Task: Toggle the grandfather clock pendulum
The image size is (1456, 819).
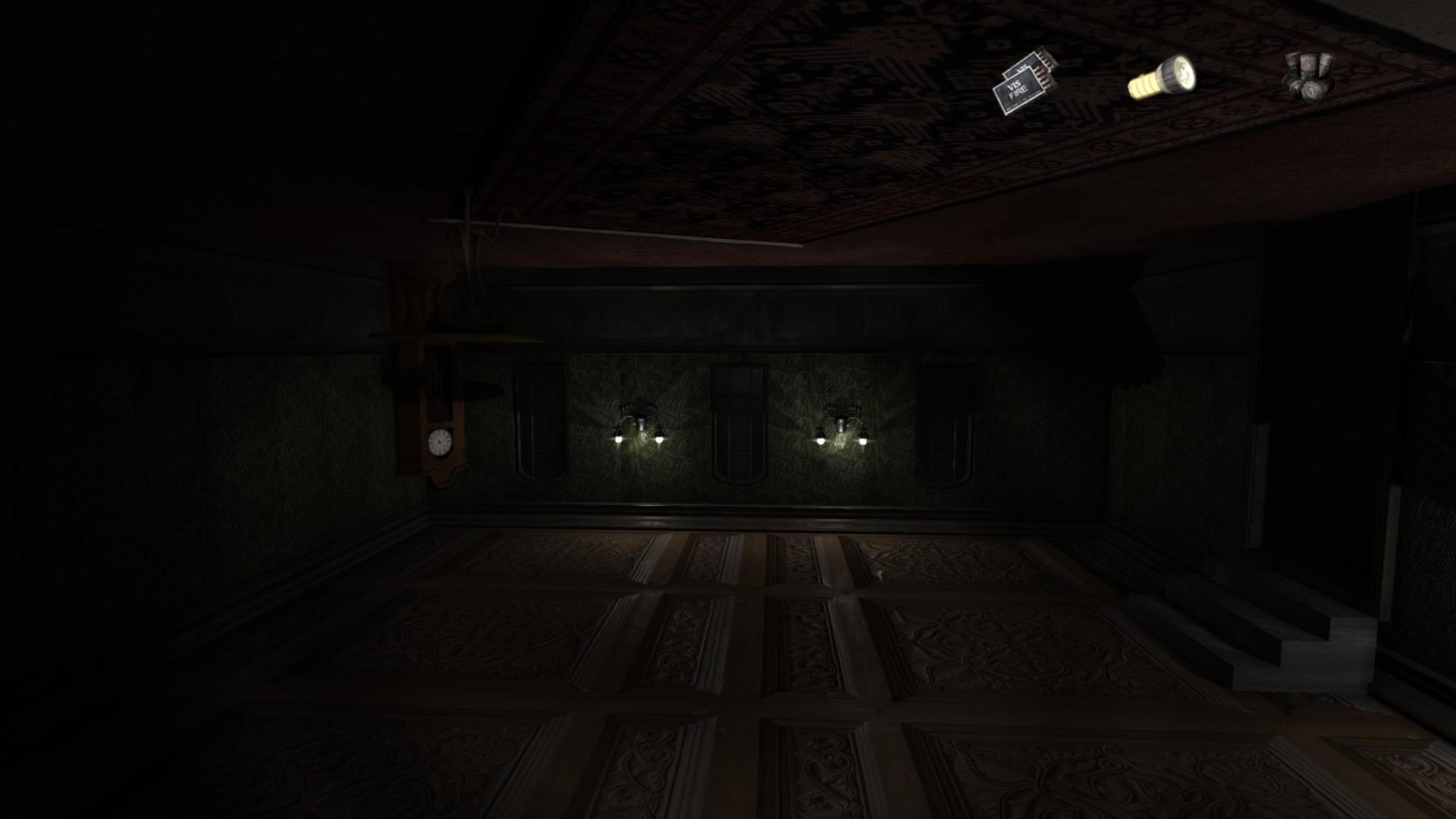Action: tap(438, 379)
